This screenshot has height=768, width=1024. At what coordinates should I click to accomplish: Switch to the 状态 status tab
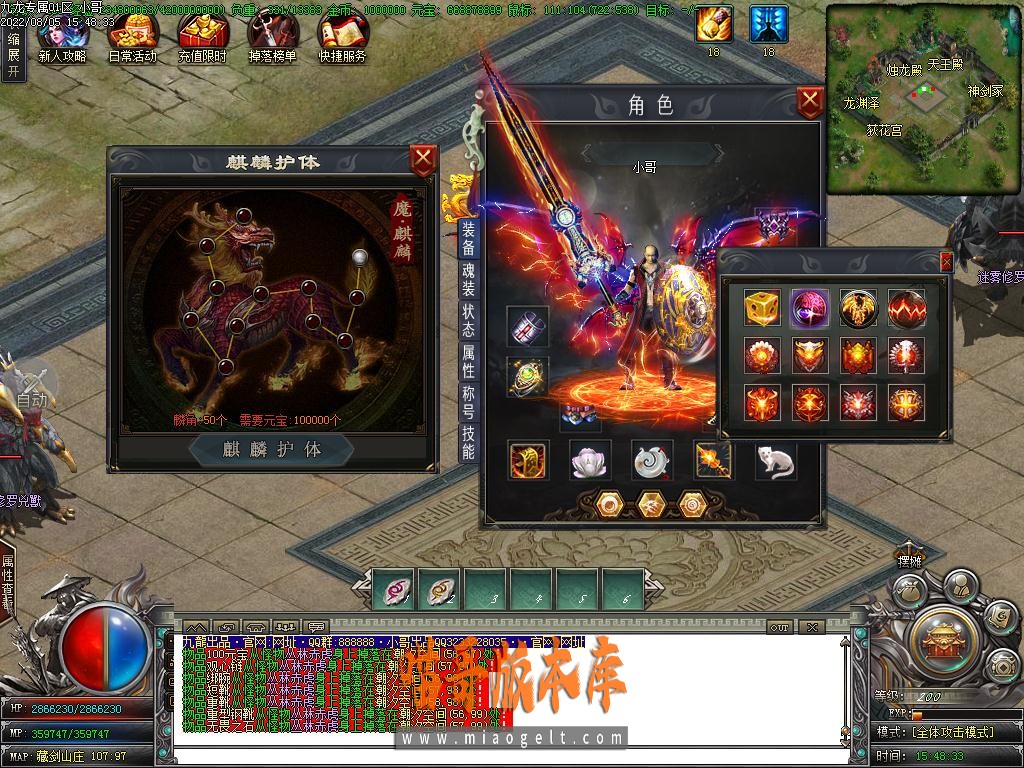click(468, 320)
